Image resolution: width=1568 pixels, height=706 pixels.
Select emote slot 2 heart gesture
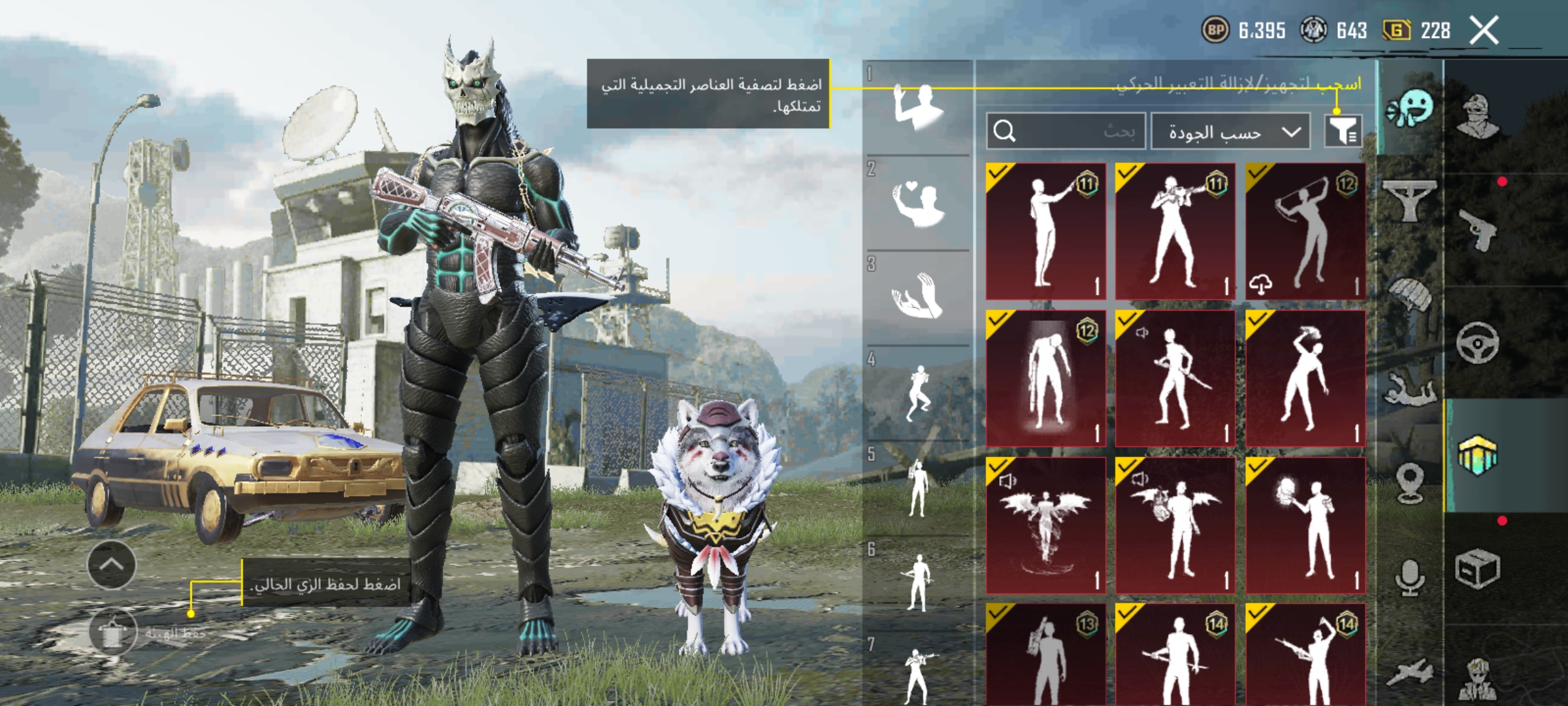918,203
